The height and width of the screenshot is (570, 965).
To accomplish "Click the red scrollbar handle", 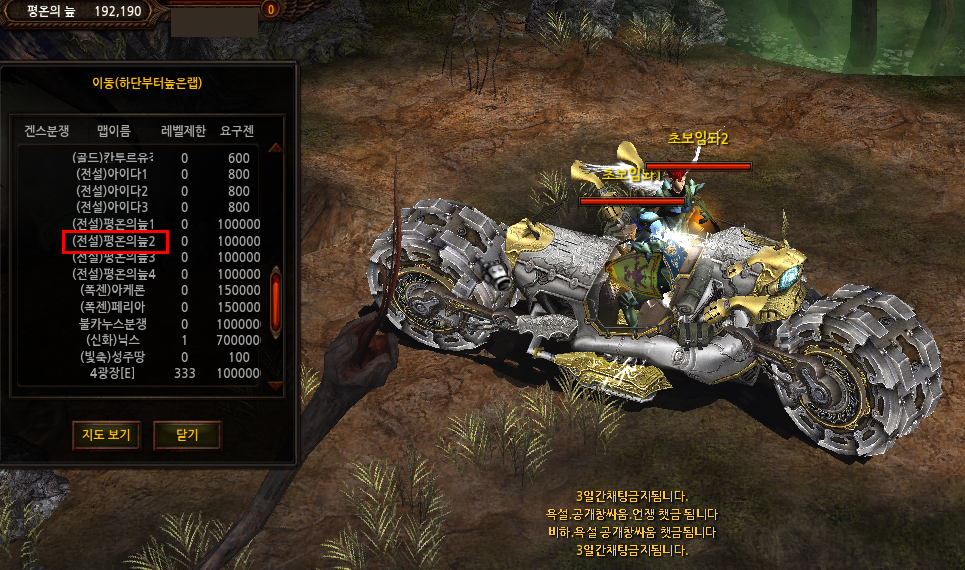I will point(276,297).
